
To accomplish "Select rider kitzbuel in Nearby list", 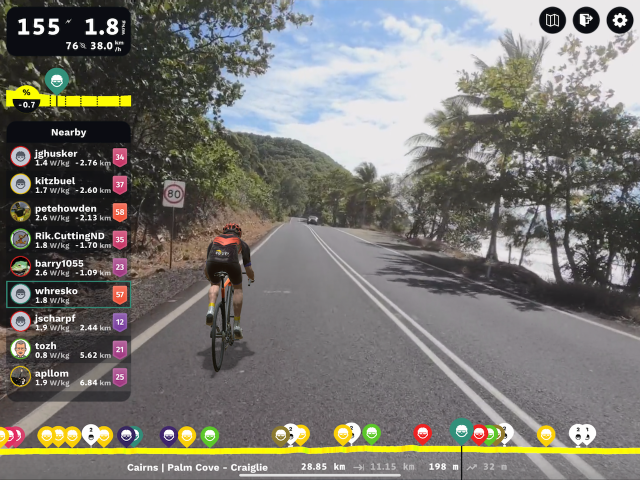I will coord(68,184).
